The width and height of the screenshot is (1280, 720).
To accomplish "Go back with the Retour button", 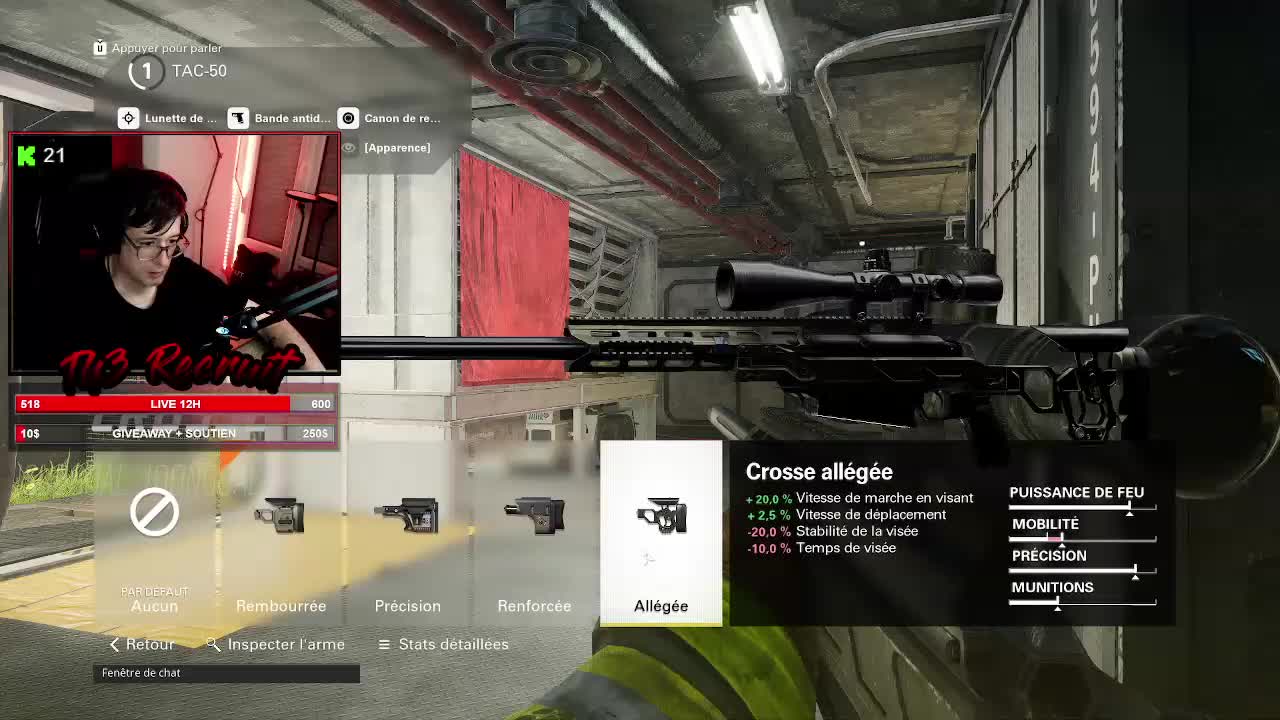I will click(x=141, y=644).
